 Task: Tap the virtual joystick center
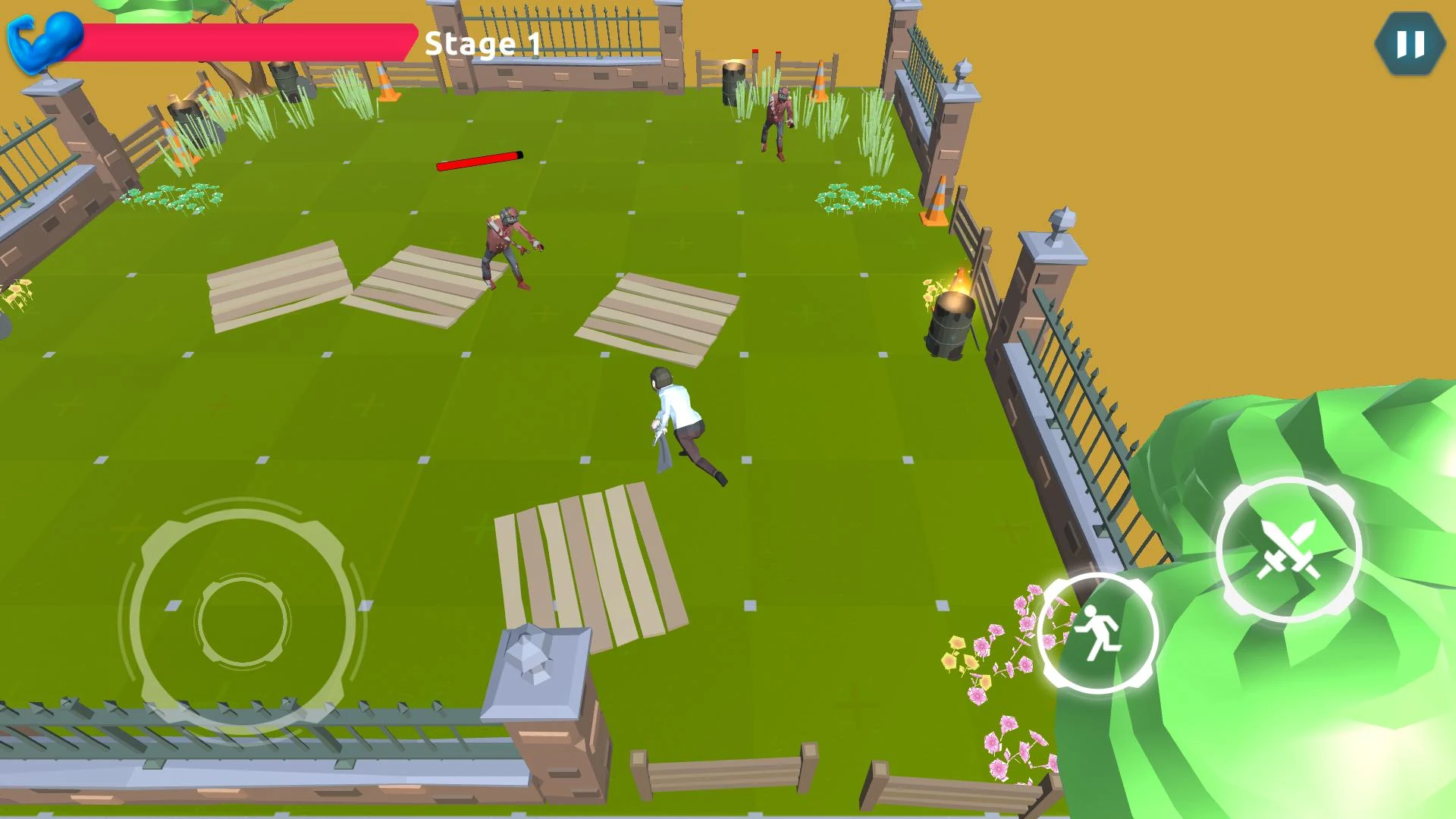pos(243,620)
